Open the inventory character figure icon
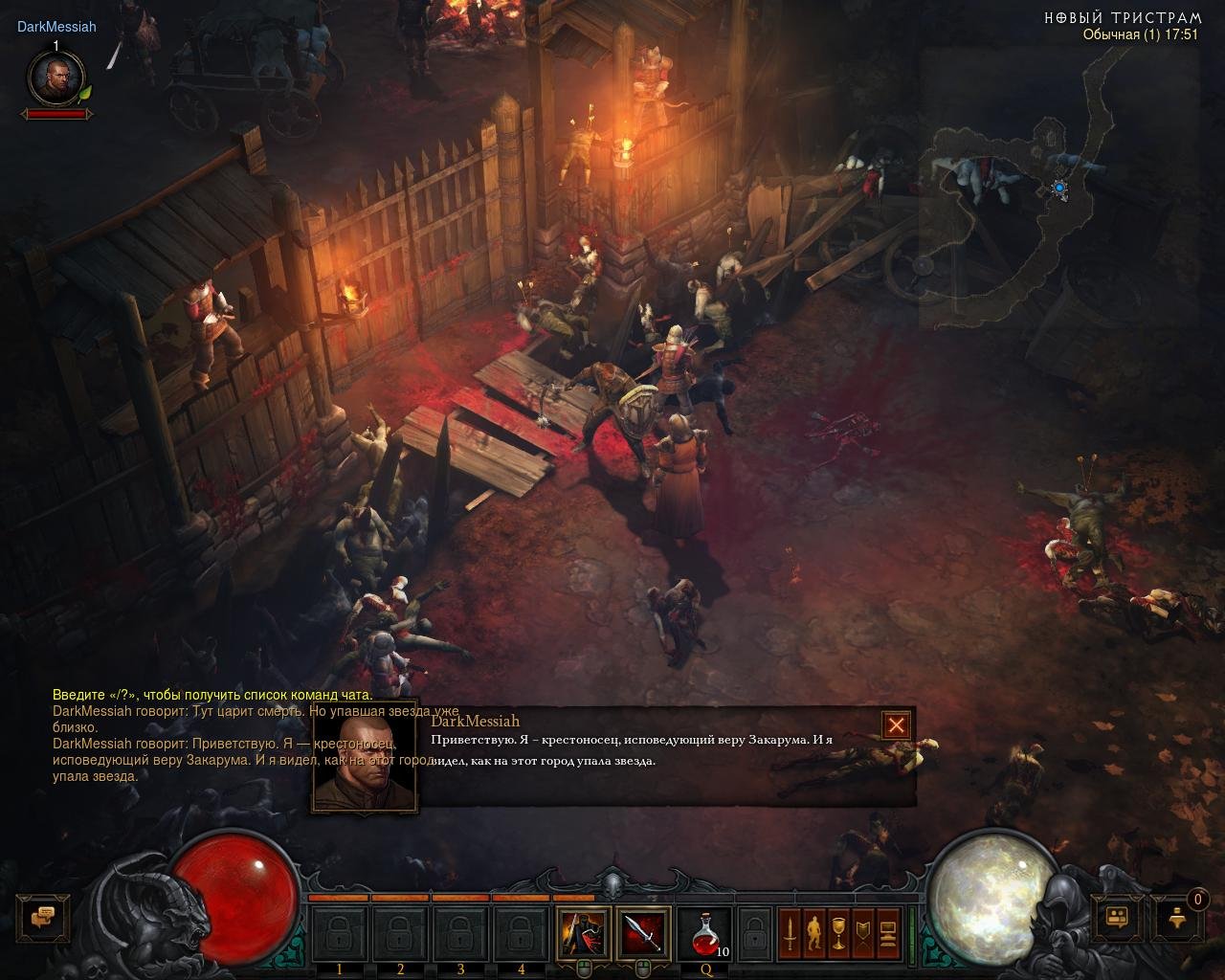This screenshot has height=980, width=1225. coord(814,932)
